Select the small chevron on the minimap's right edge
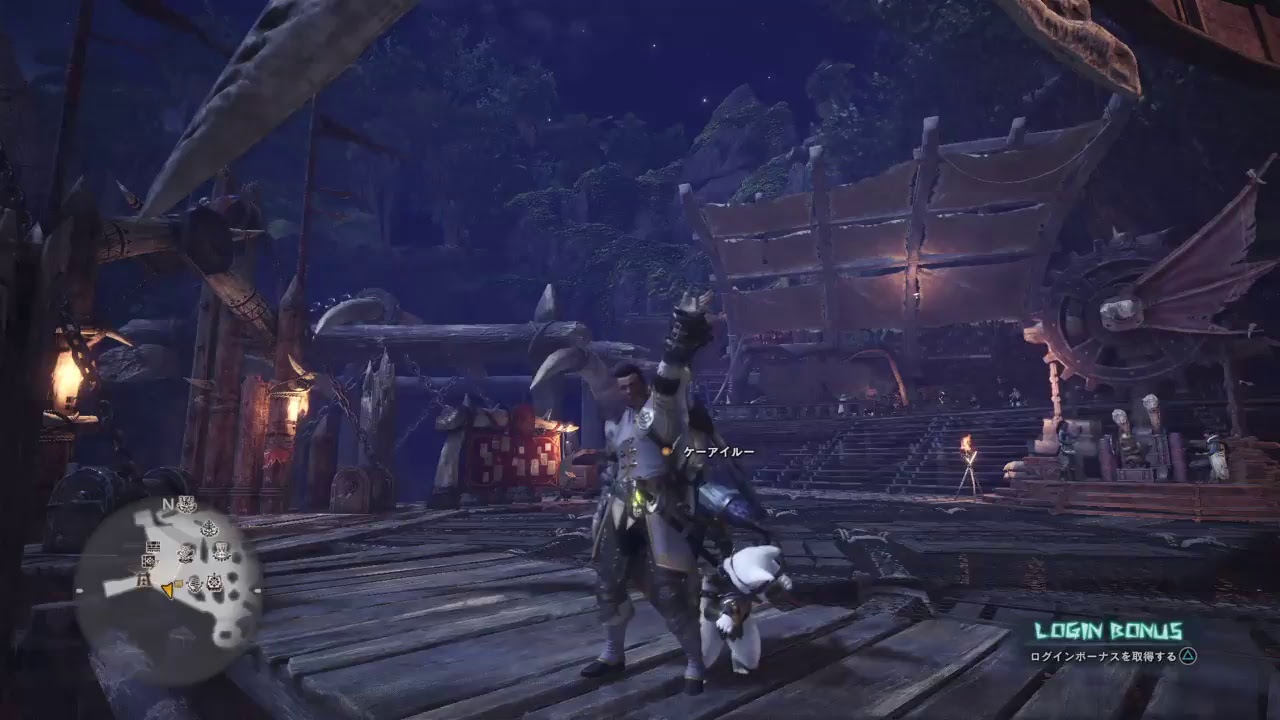The width and height of the screenshot is (1280, 720). pos(256,590)
